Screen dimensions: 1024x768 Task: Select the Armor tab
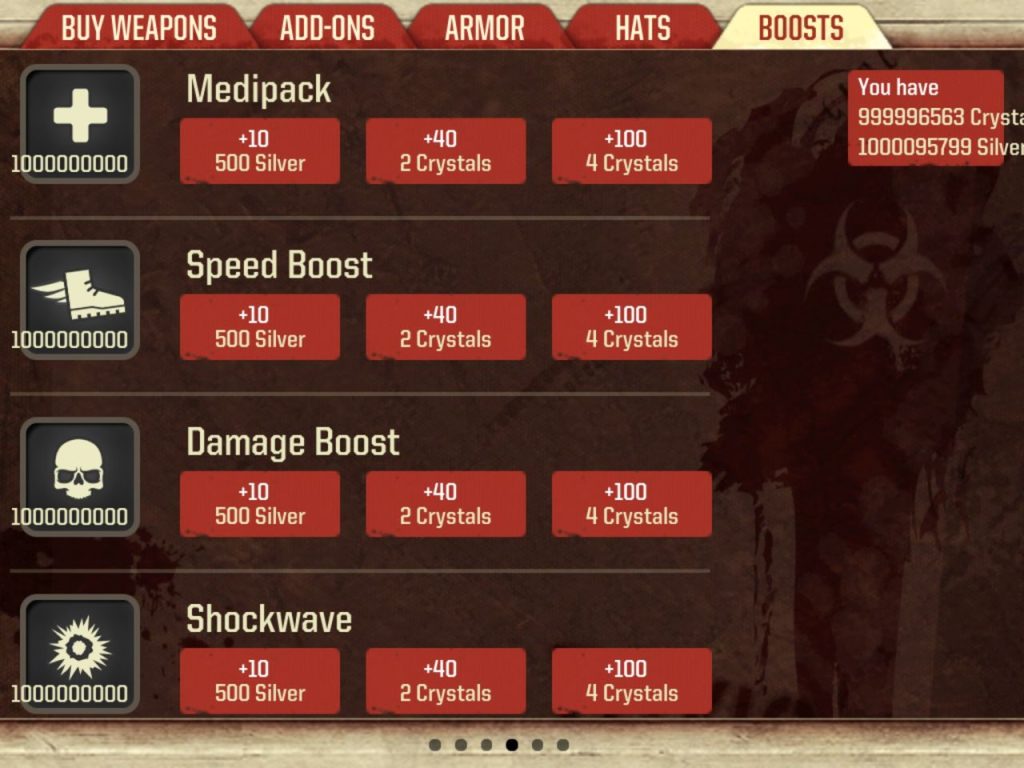(485, 27)
